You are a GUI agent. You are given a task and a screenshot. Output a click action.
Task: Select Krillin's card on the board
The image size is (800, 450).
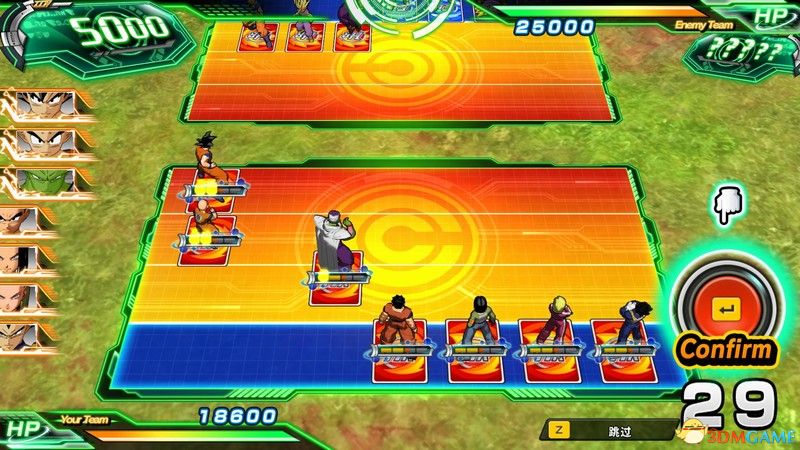pos(205,240)
